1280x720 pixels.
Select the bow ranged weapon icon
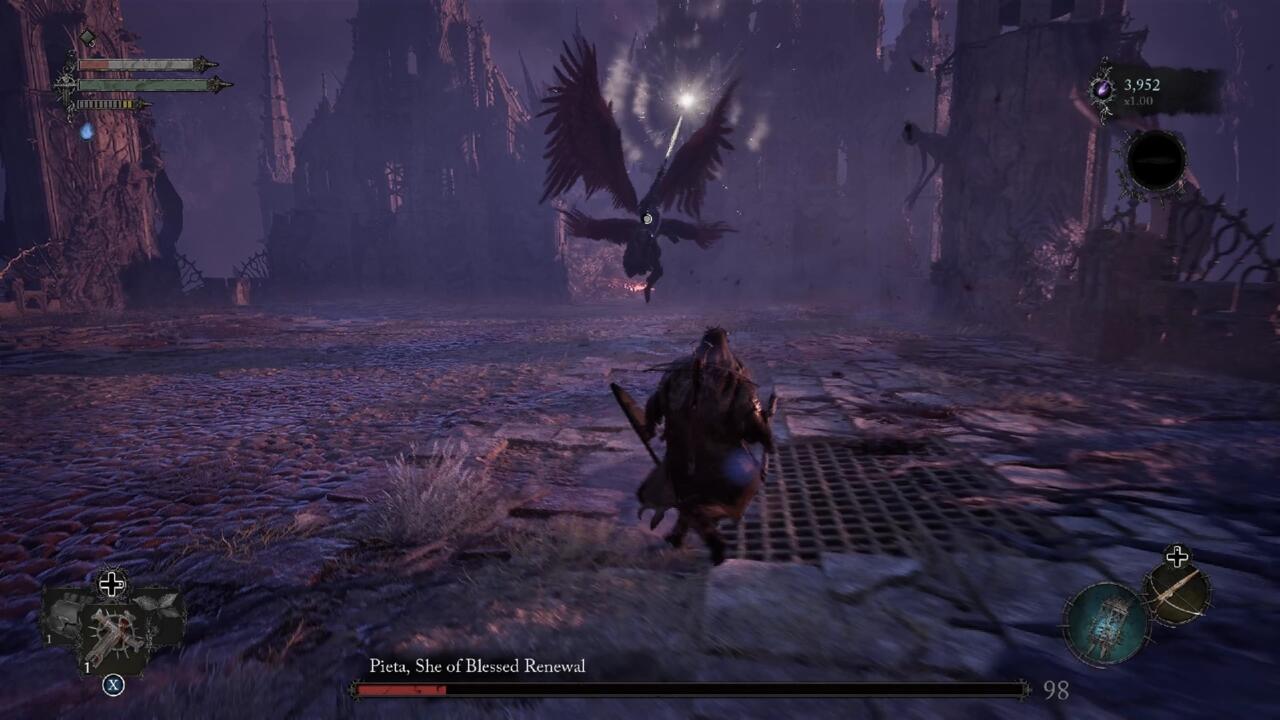(1176, 592)
